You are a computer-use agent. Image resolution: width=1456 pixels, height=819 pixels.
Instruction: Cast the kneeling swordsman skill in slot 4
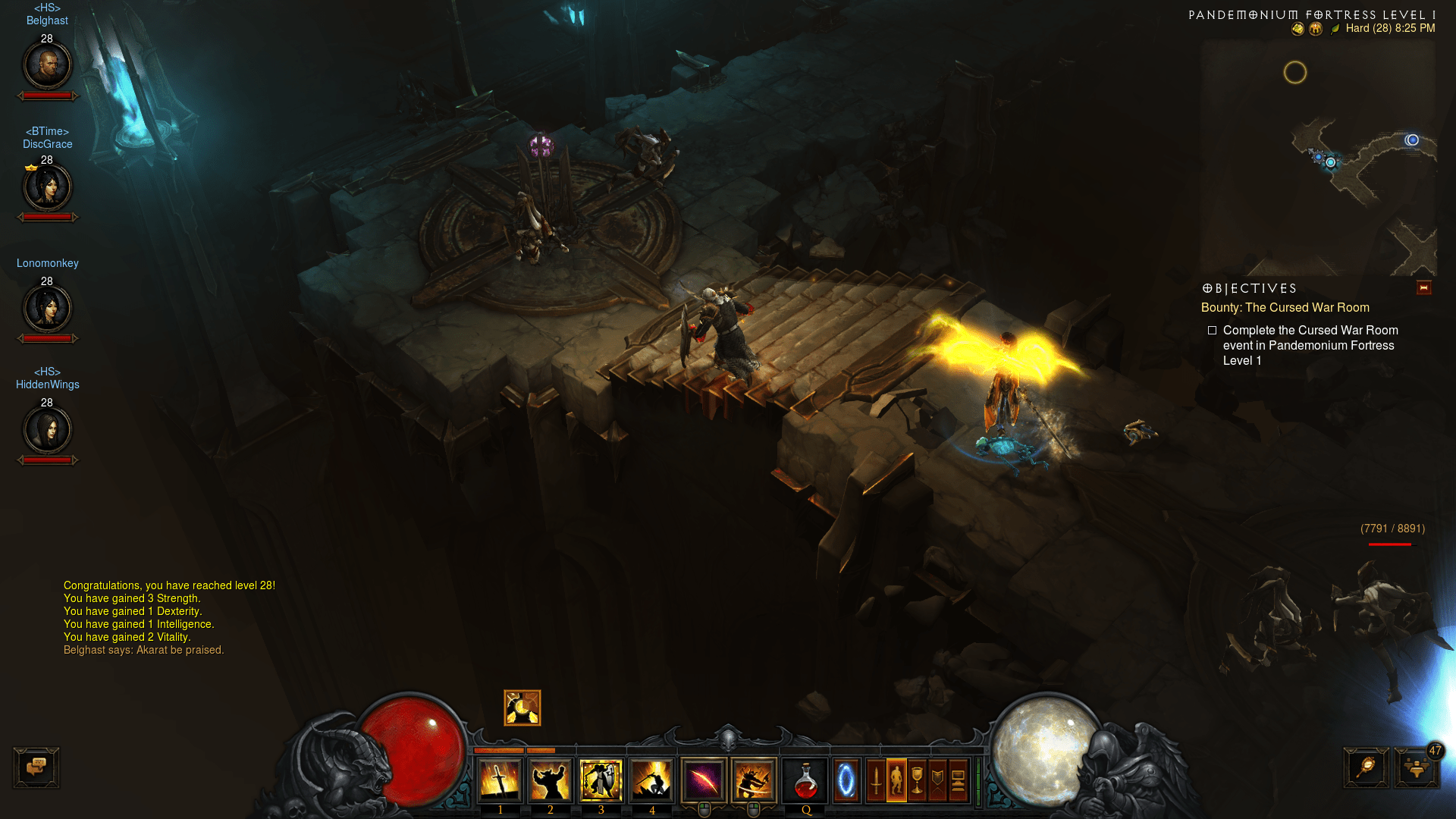[651, 780]
